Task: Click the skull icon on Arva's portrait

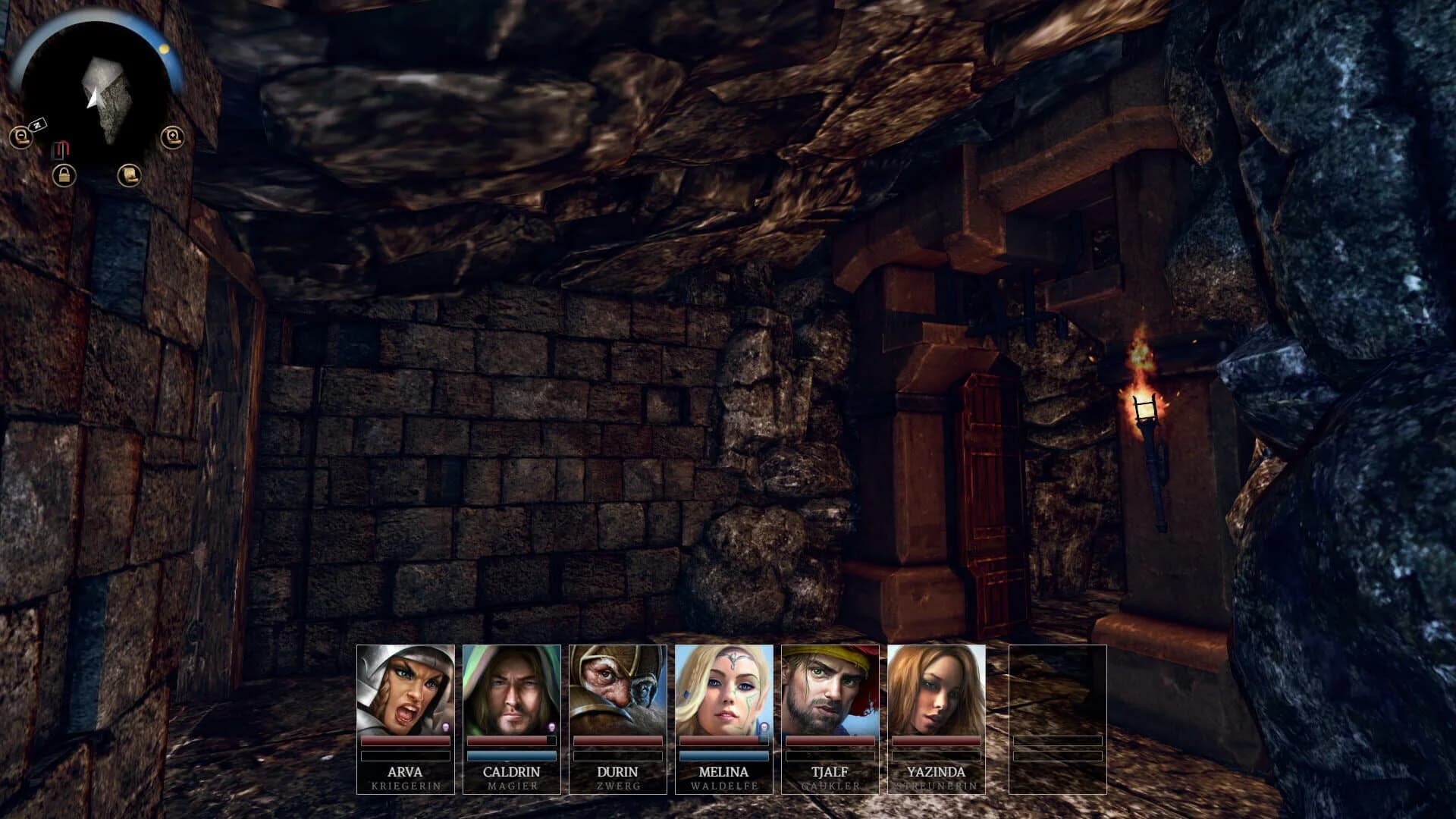Action: coord(445,726)
